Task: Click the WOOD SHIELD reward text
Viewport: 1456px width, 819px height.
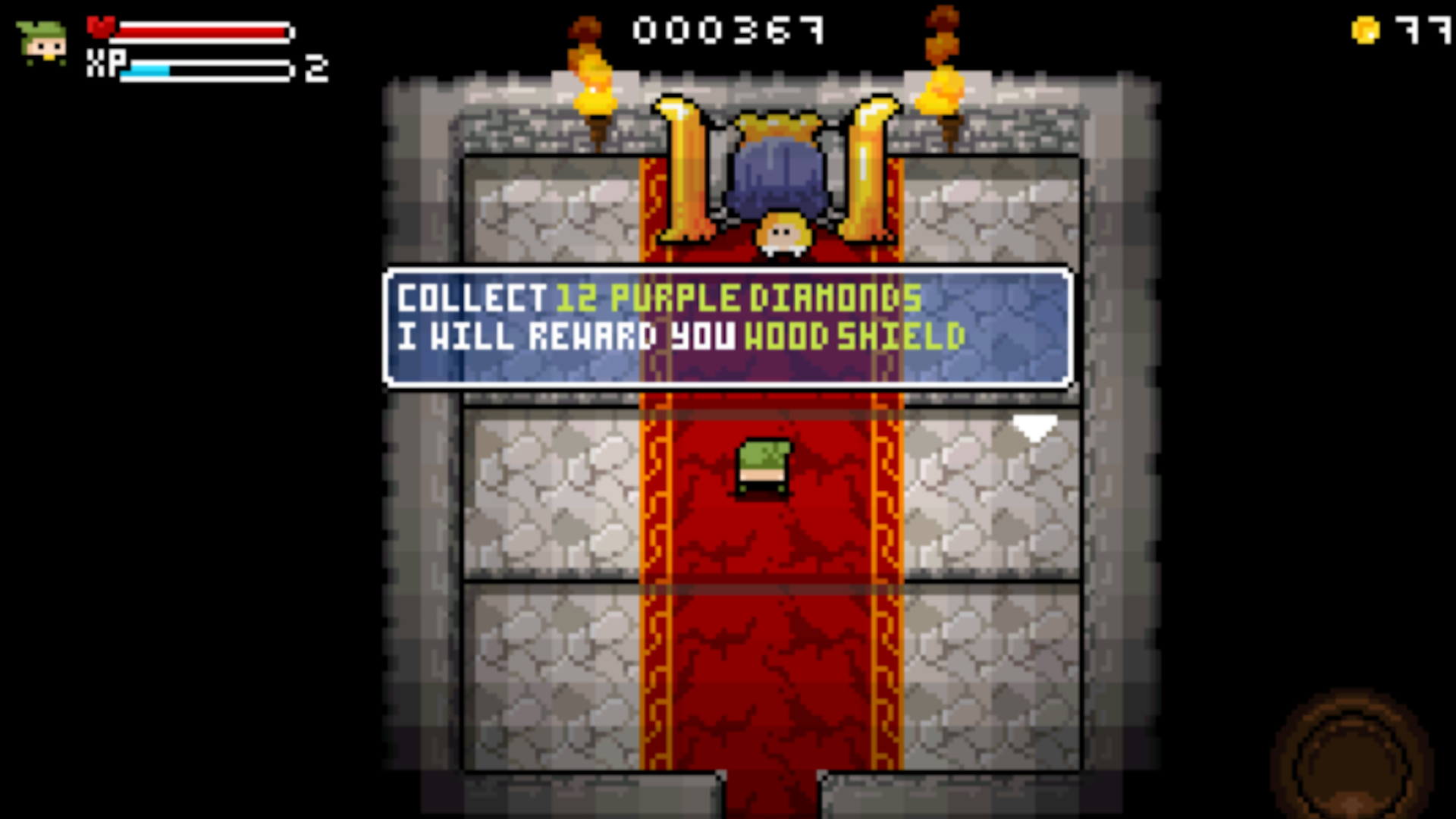Action: coord(853,336)
